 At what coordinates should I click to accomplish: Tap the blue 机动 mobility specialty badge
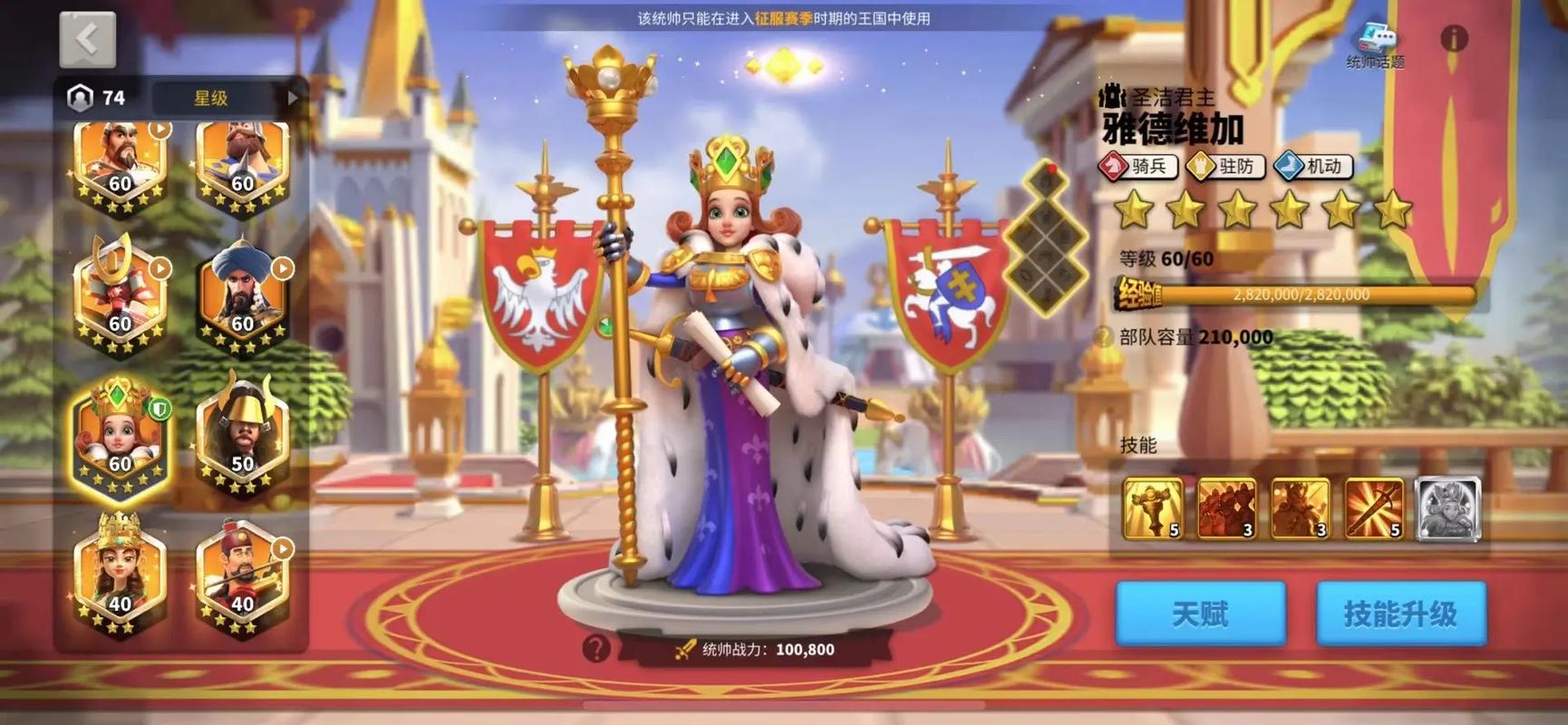[x=1314, y=167]
